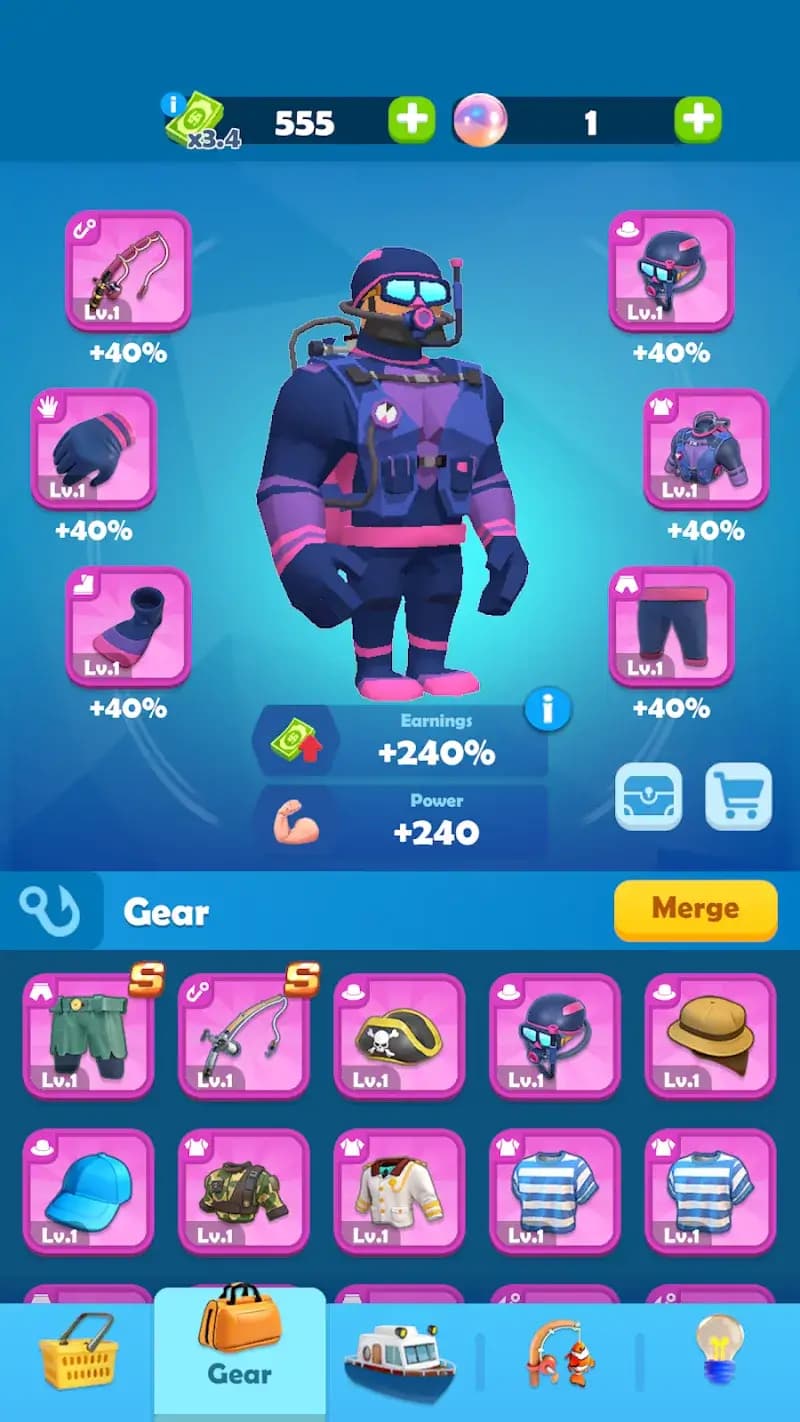Viewport: 800px width, 1422px height.
Task: Open the shopping cart store
Action: coord(738,797)
